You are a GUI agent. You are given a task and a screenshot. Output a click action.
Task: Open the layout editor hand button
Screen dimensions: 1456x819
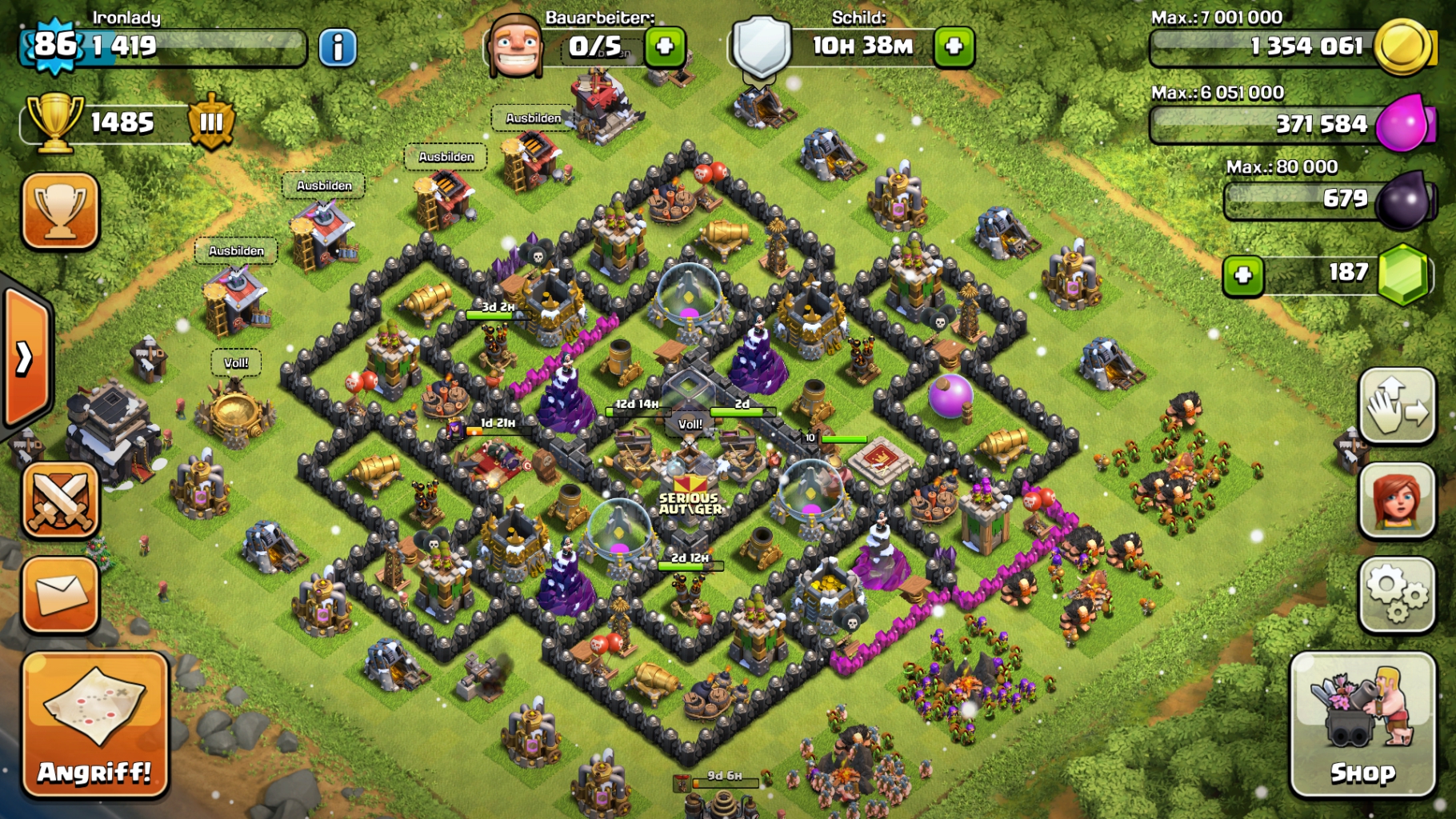1397,406
